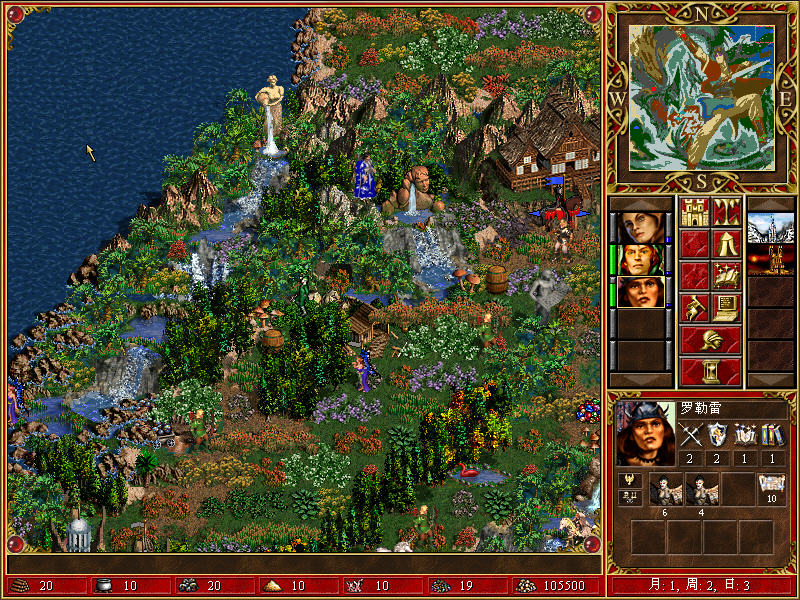
Task: Open system options via the computer icon
Action: tap(726, 307)
